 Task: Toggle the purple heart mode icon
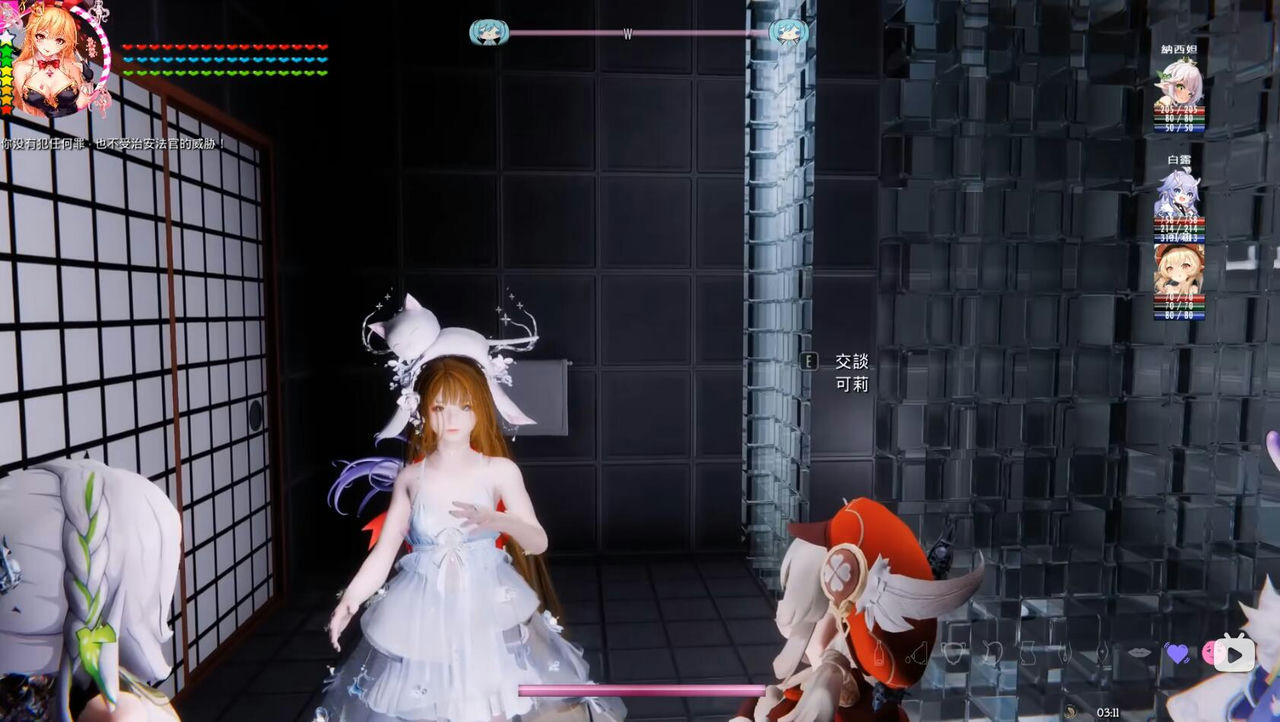[1177, 653]
